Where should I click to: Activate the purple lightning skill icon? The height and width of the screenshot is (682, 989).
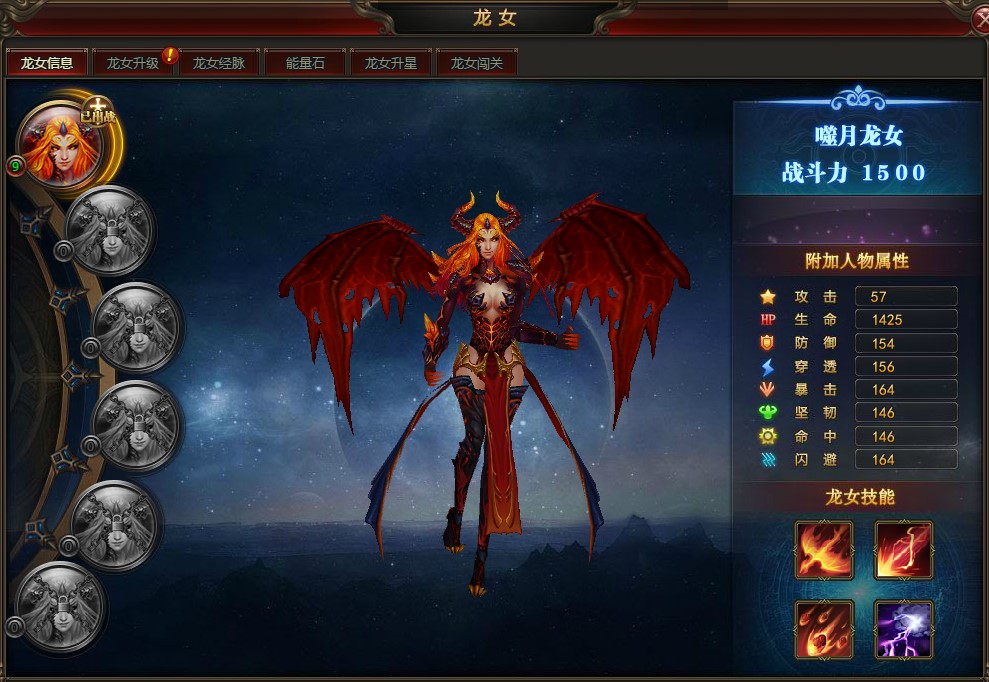904,629
